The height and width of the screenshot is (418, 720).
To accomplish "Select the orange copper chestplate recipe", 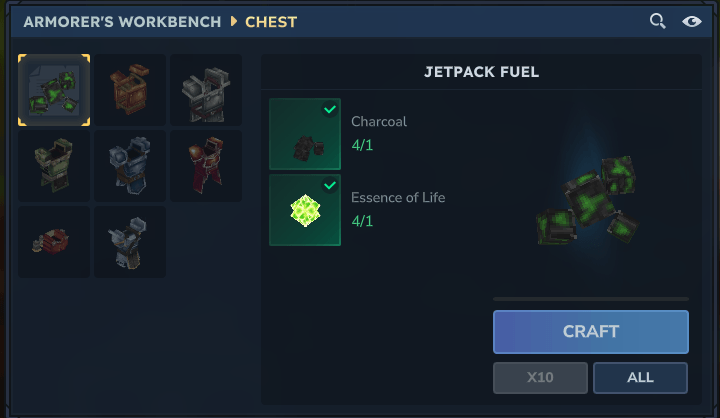I will pos(130,90).
